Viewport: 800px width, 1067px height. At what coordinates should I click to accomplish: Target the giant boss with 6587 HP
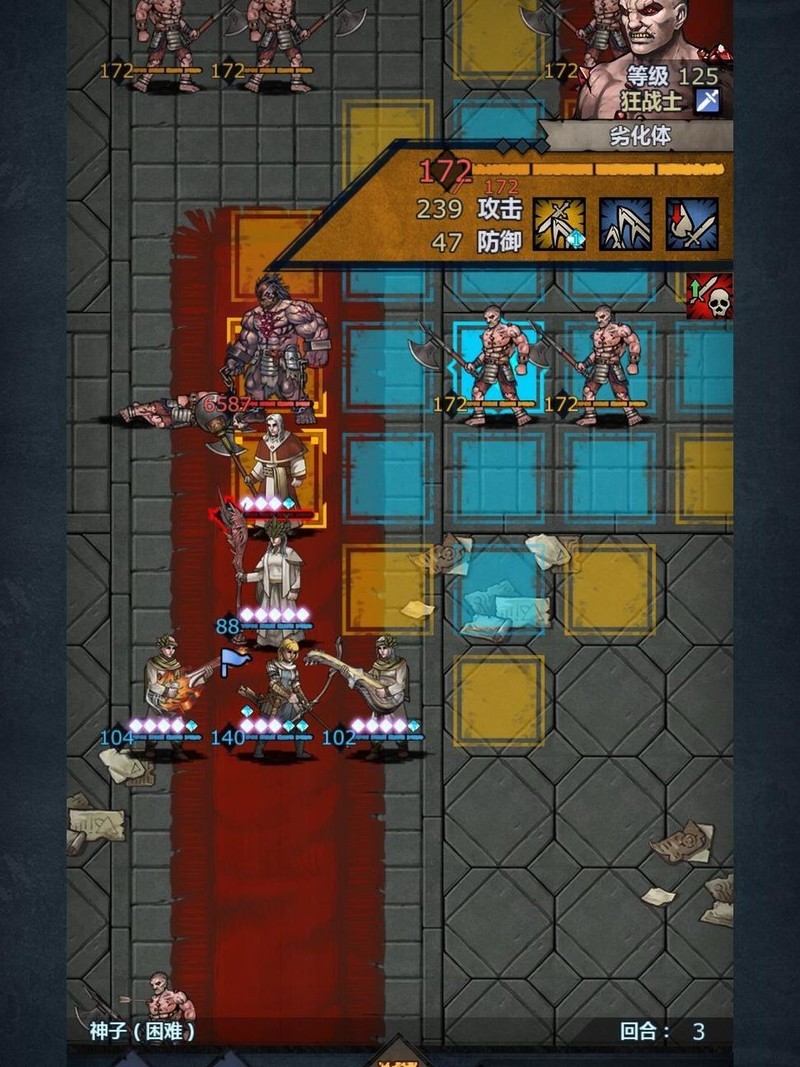[272, 345]
